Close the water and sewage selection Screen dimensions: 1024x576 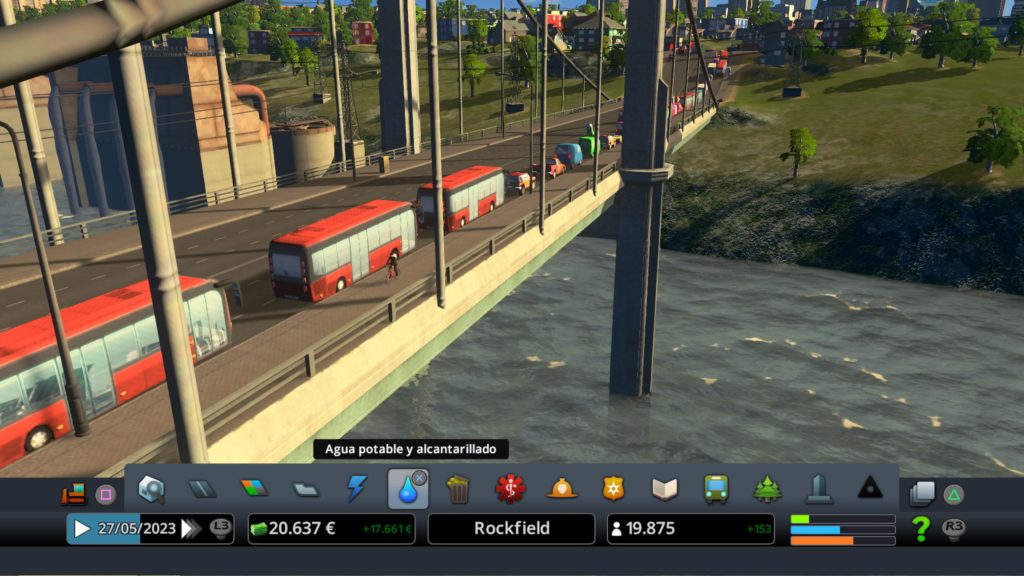(419, 478)
